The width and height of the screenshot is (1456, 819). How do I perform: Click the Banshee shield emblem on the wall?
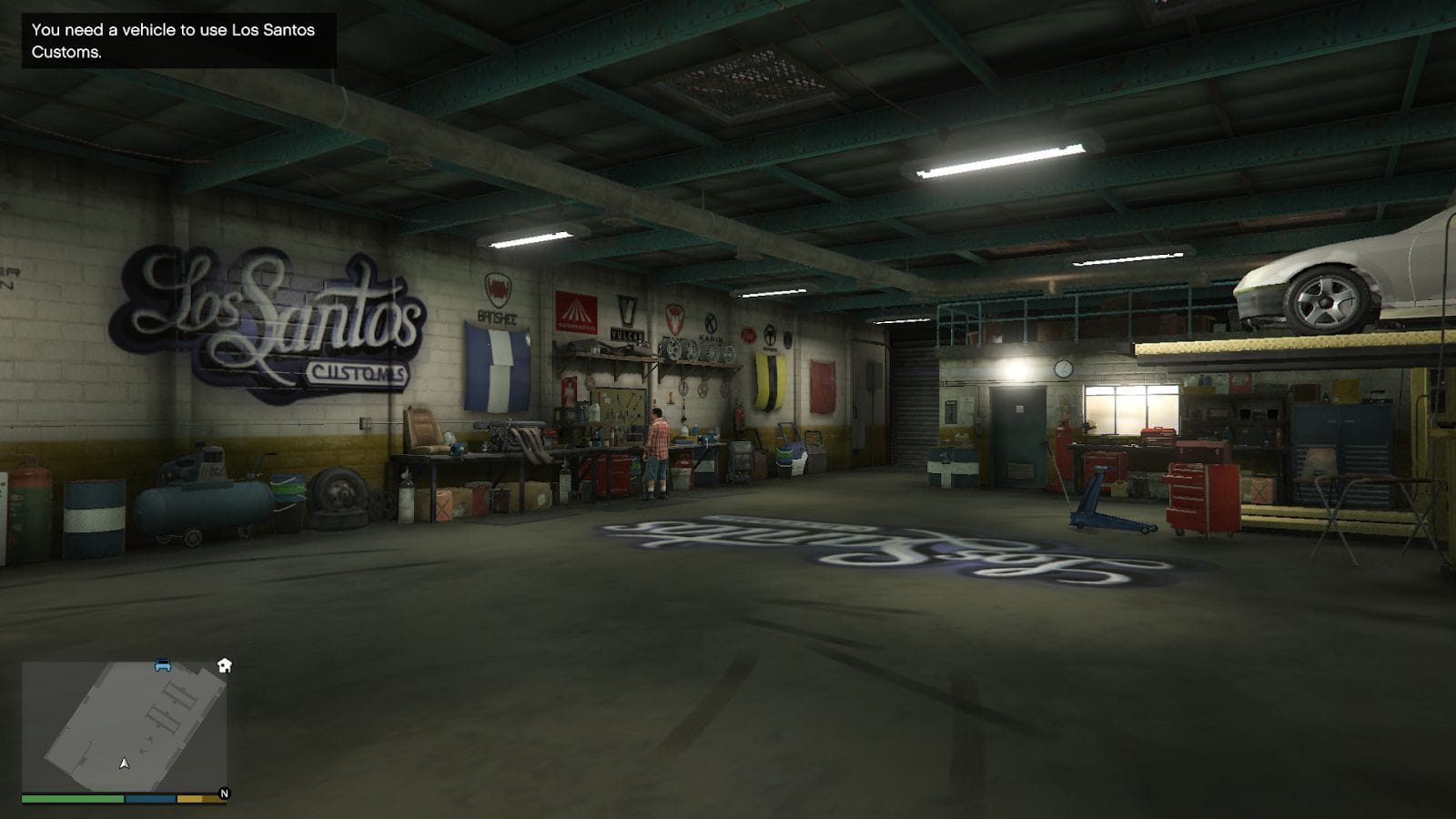click(496, 289)
